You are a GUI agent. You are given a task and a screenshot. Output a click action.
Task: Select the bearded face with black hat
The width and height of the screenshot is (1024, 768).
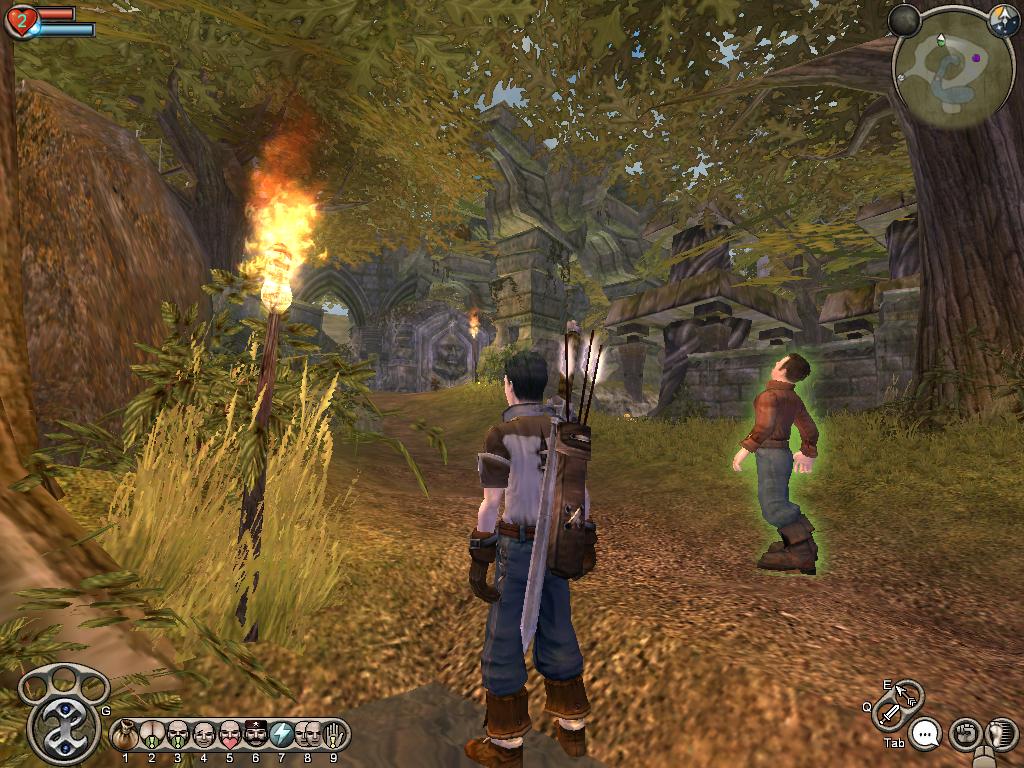(256, 735)
